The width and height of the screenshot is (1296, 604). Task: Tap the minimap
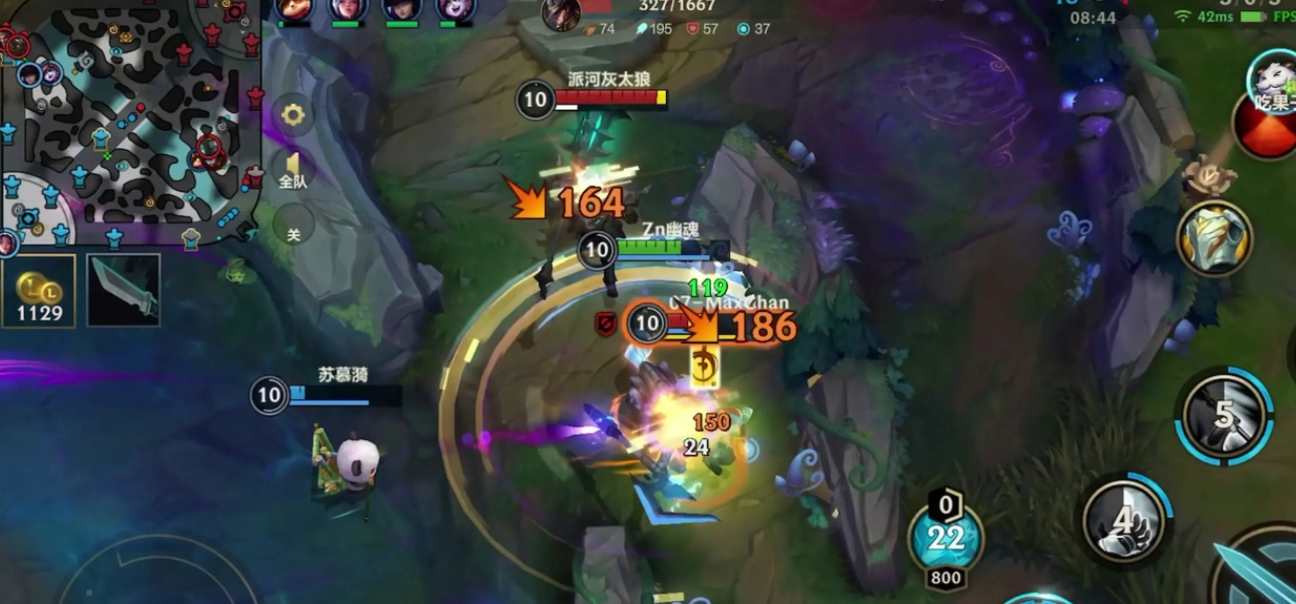coord(130,120)
